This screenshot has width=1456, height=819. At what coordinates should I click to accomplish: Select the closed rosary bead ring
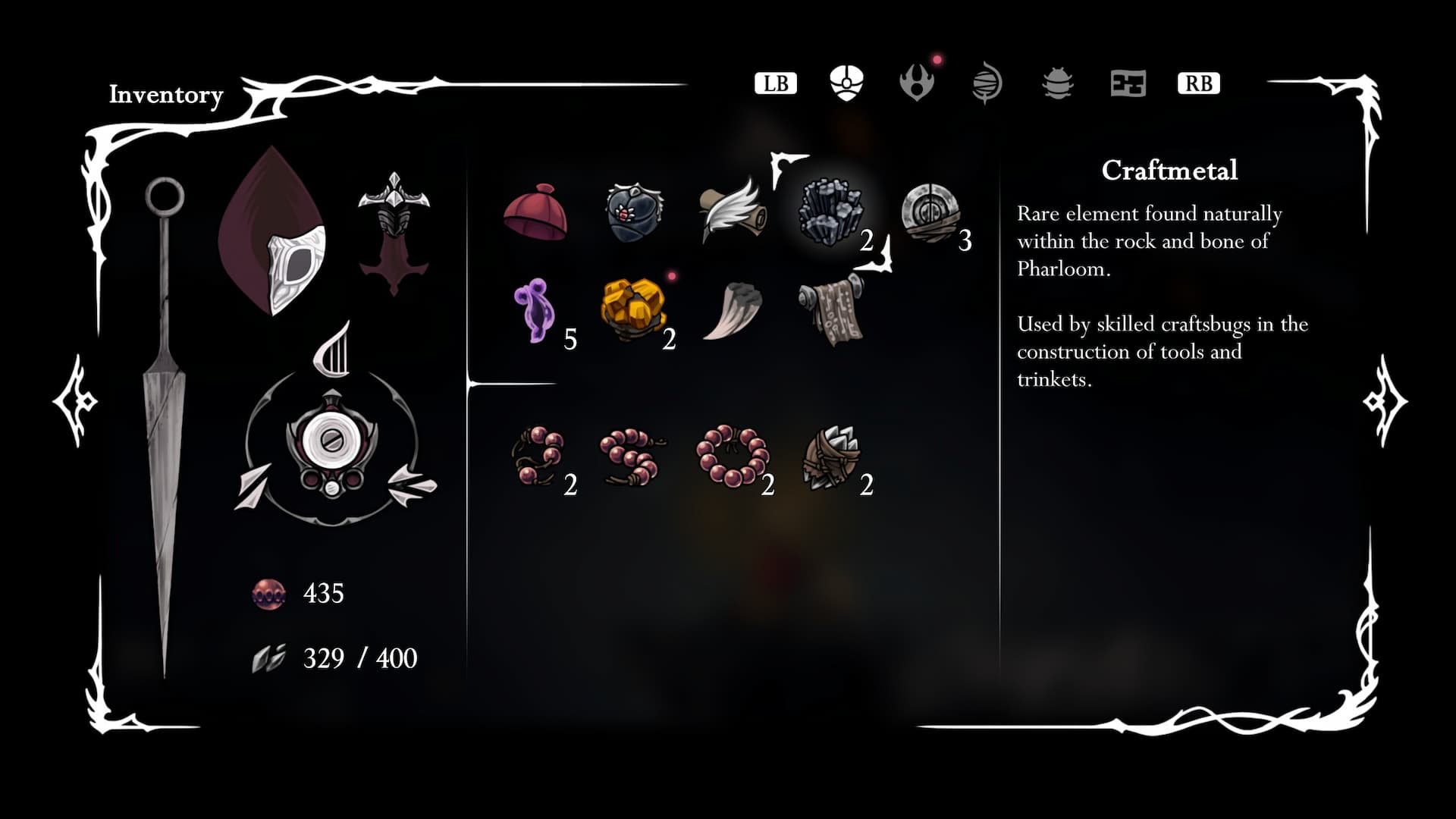tap(731, 455)
